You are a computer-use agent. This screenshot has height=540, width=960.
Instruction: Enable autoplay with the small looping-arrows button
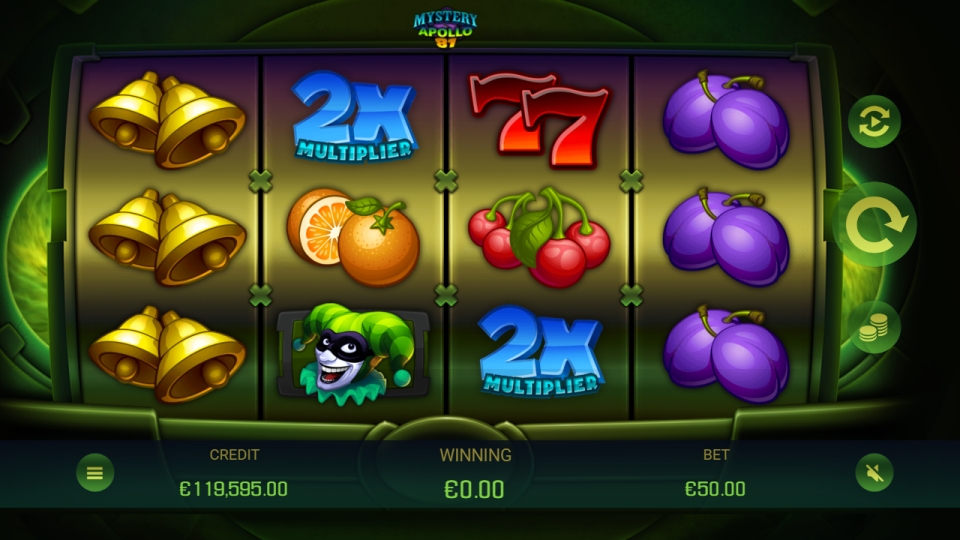[874, 122]
